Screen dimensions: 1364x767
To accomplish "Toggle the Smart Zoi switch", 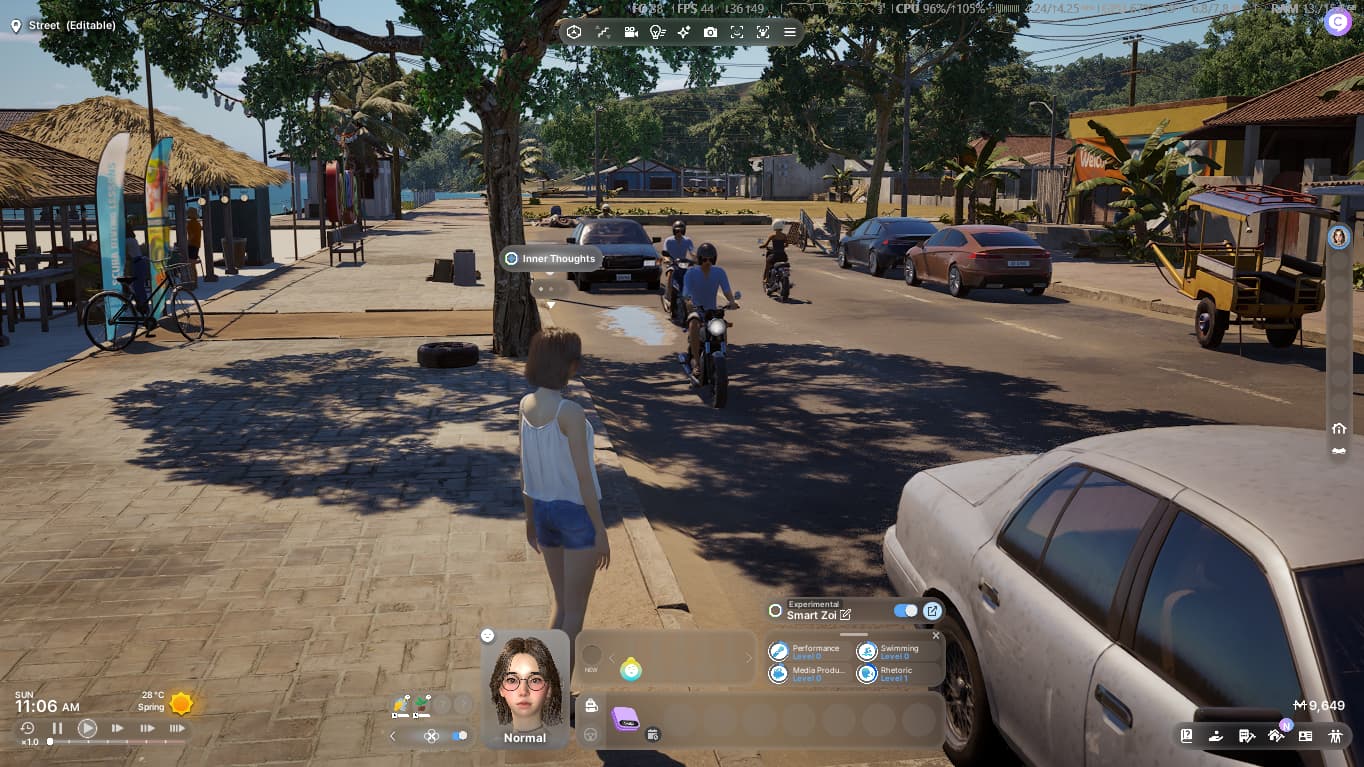I will click(x=906, y=611).
